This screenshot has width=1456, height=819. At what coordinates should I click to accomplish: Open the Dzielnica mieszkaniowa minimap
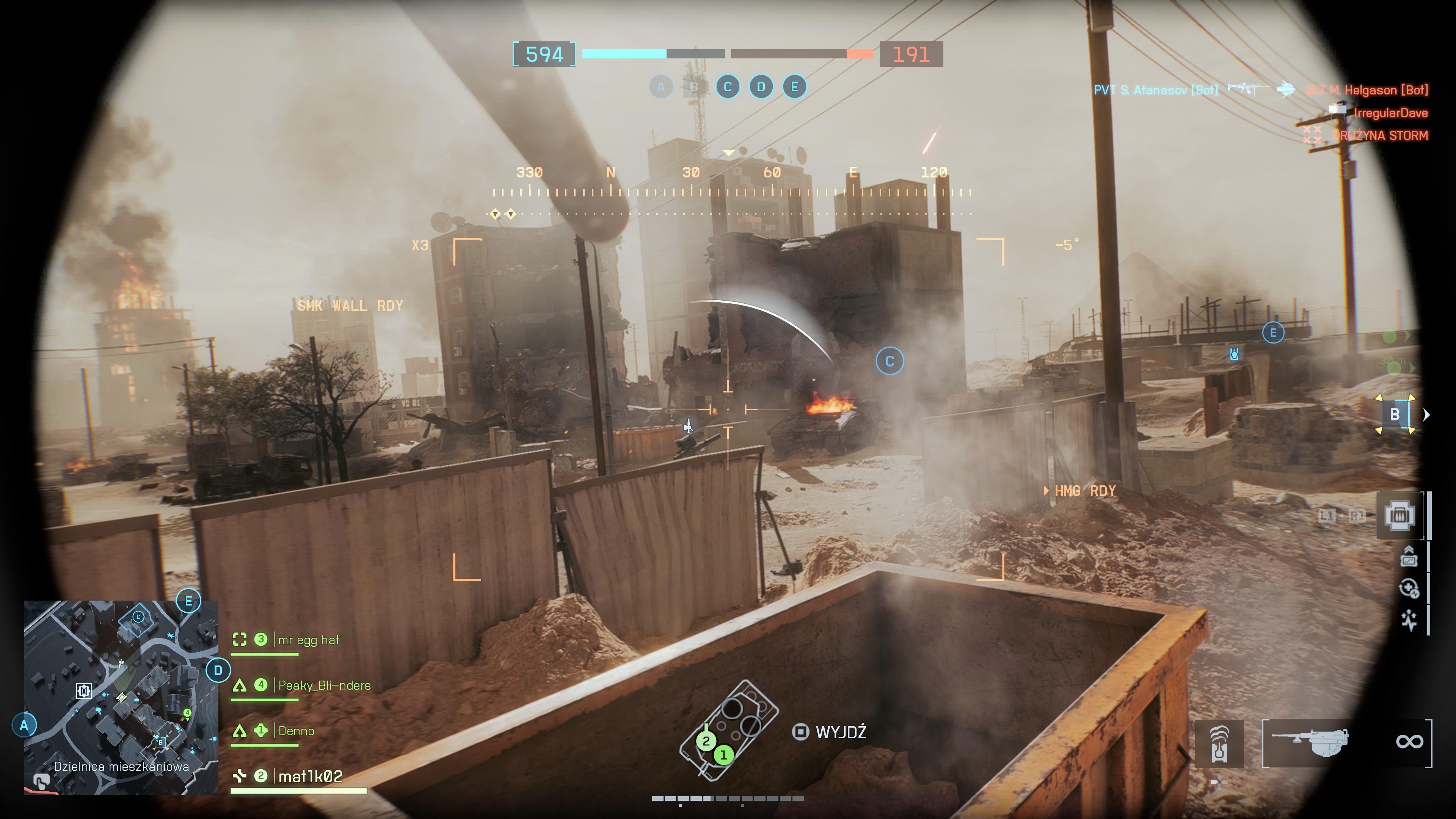(121, 697)
